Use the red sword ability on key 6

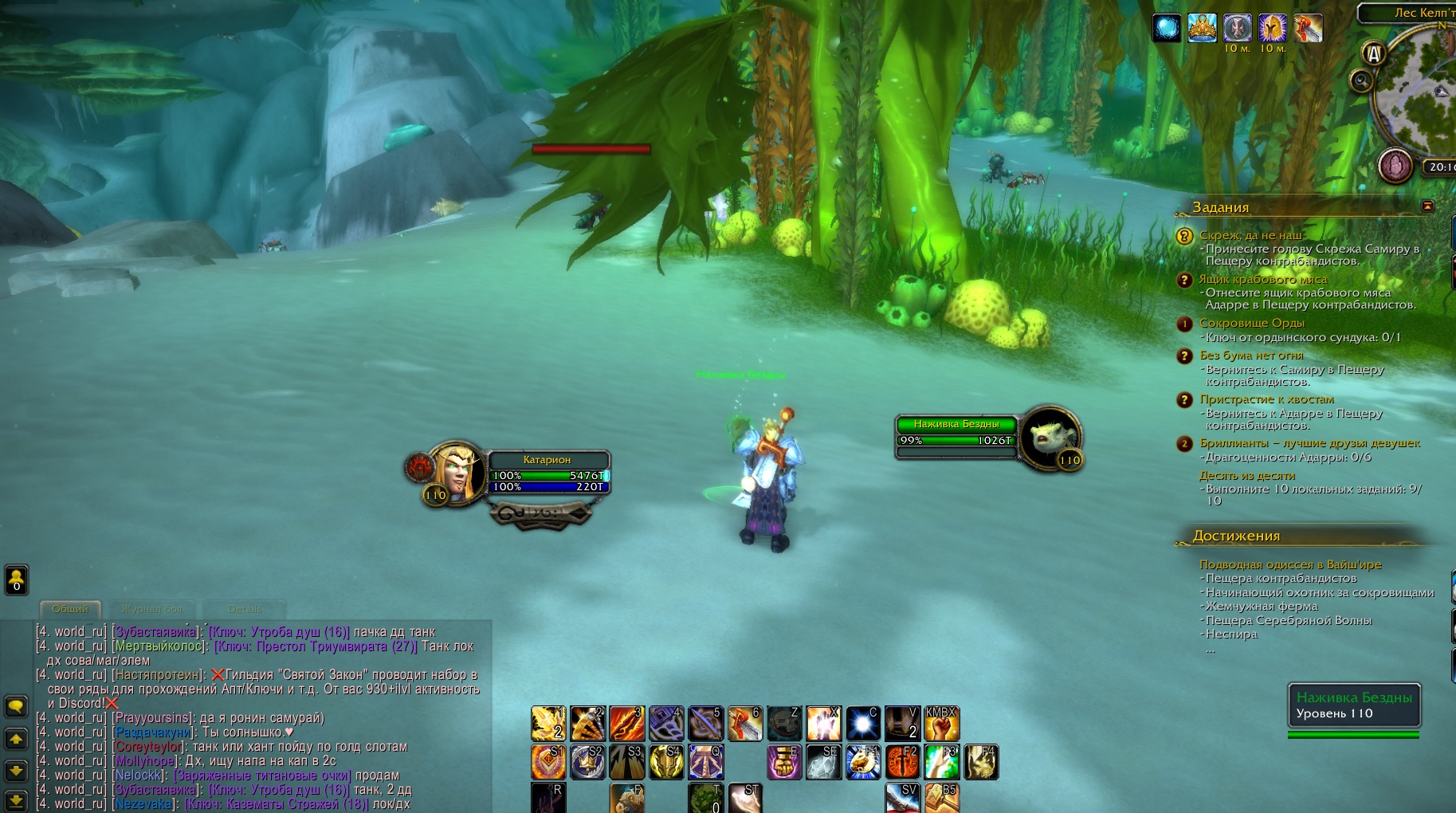coord(745,724)
